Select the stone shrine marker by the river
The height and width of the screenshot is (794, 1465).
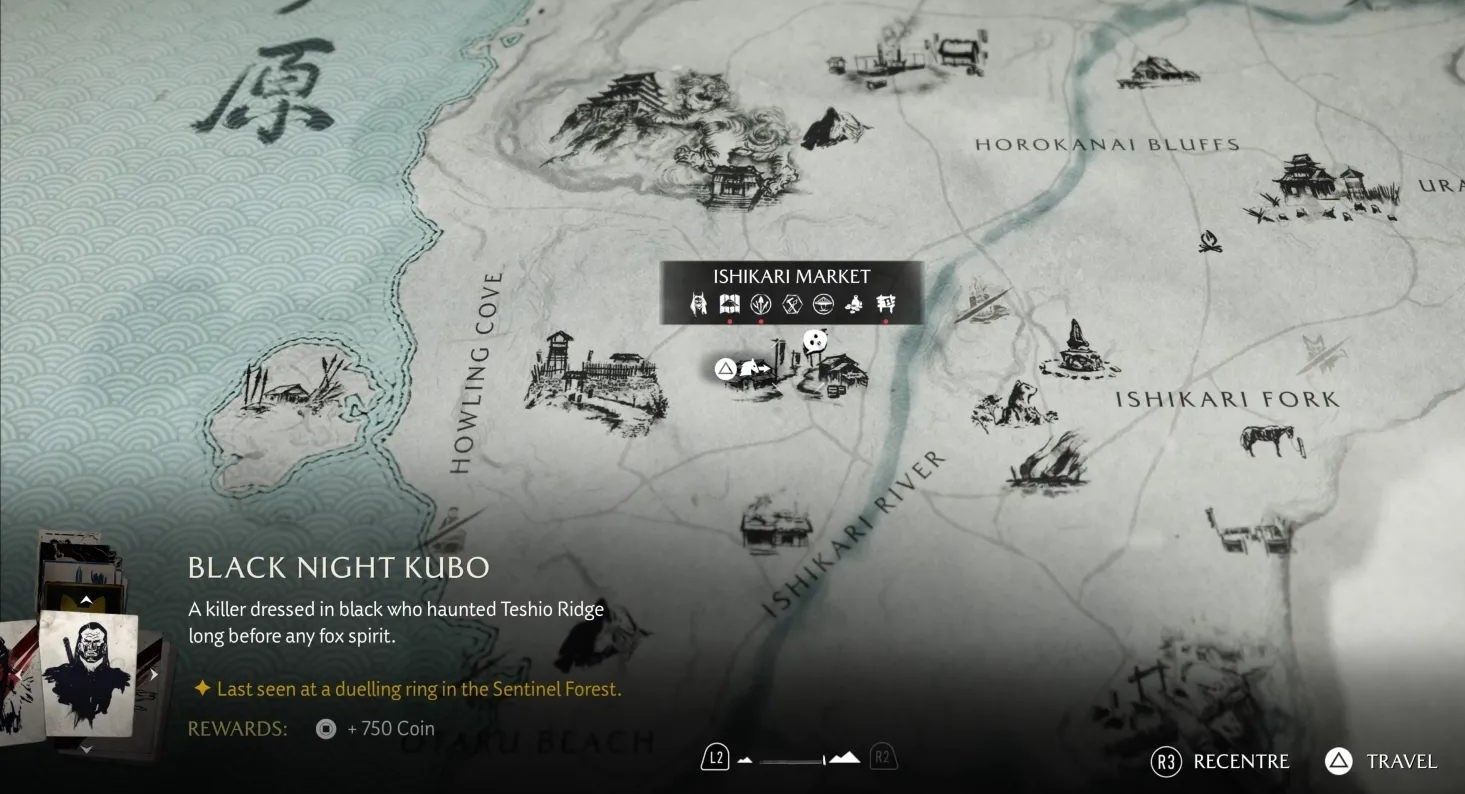pos(1076,348)
